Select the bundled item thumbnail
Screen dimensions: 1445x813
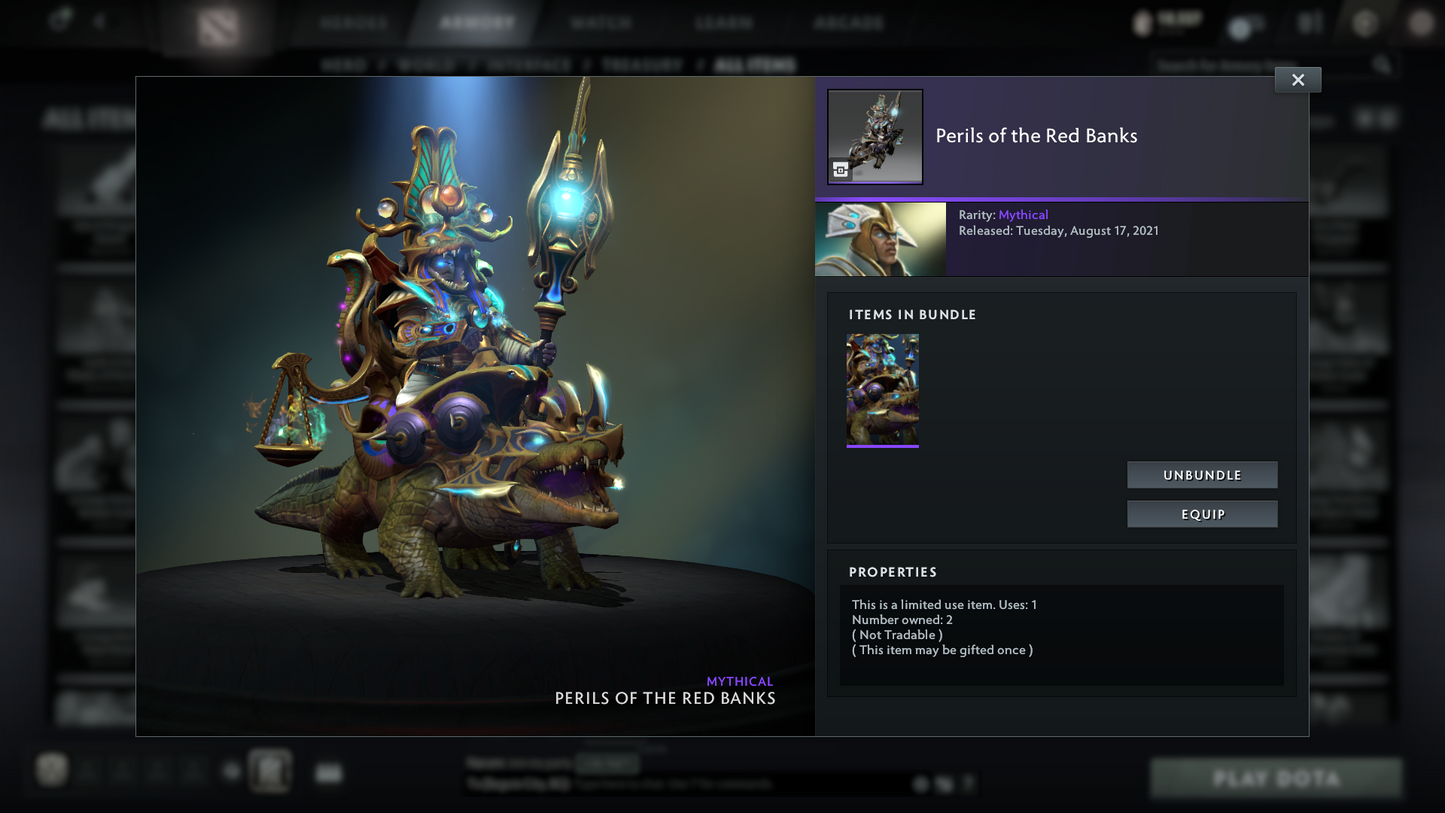point(882,390)
